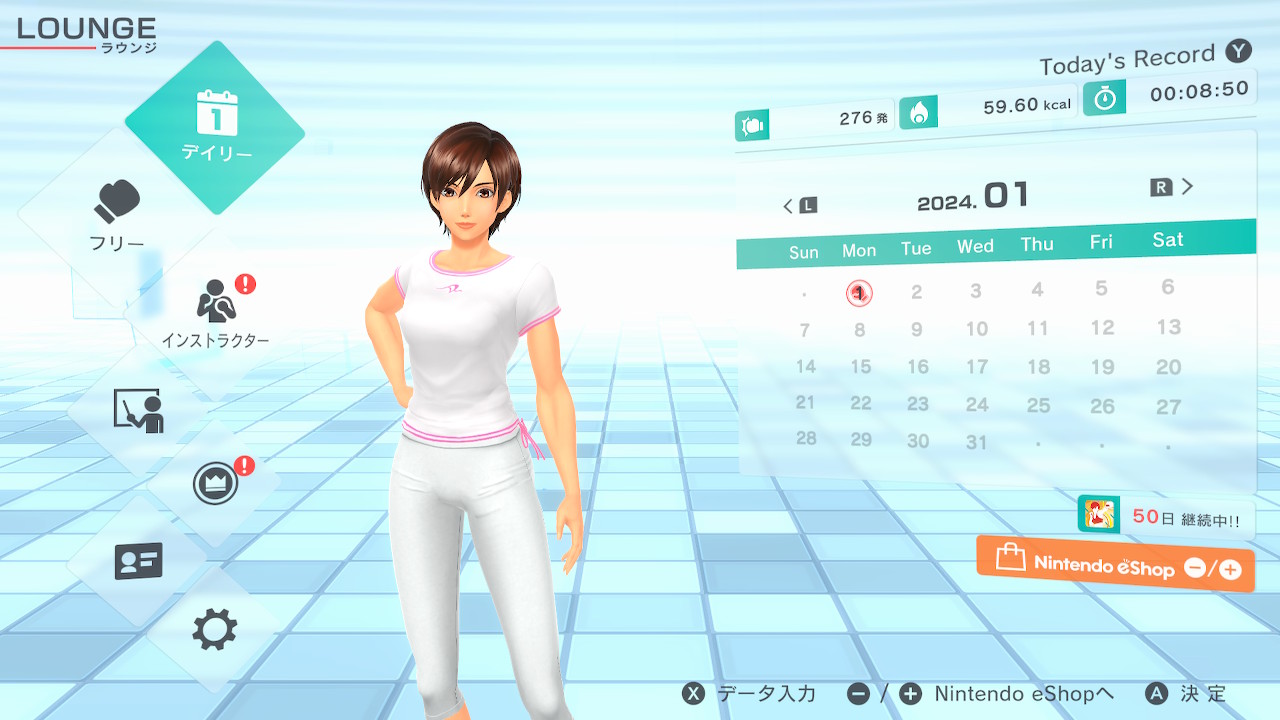Pick January 31 on the calendar
Screen dimensions: 1280x720
pyautogui.click(x=977, y=442)
